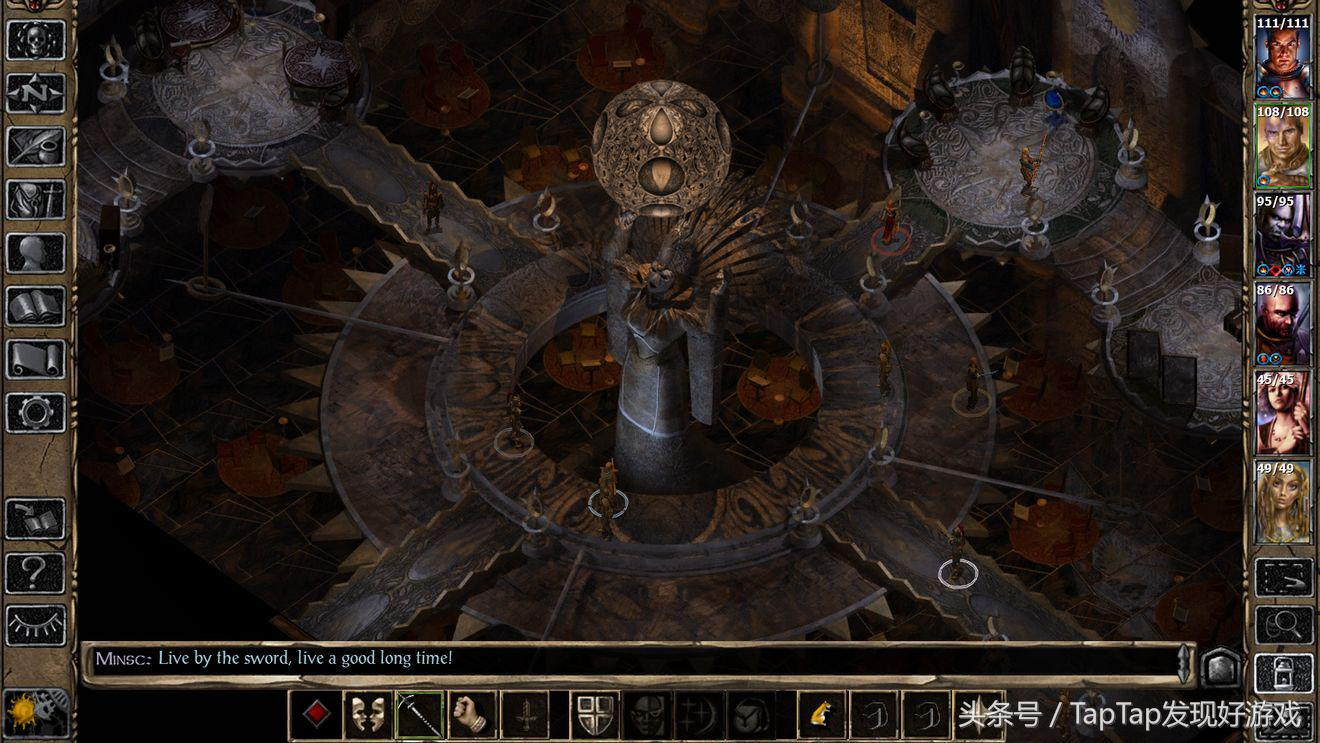Select the bare fist attack slot
Viewport: 1320px width, 743px height.
coord(472,714)
